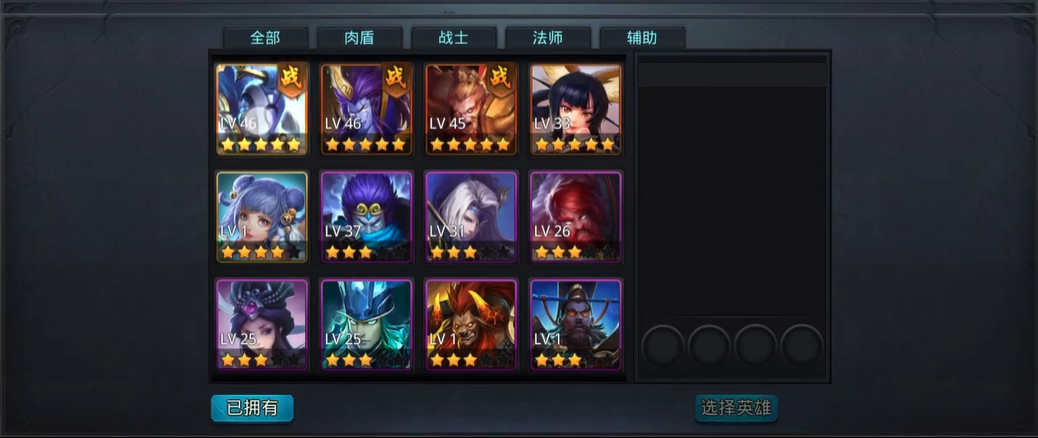Select the LV 25 teal helmeted hero
The height and width of the screenshot is (438, 1038).
(366, 324)
